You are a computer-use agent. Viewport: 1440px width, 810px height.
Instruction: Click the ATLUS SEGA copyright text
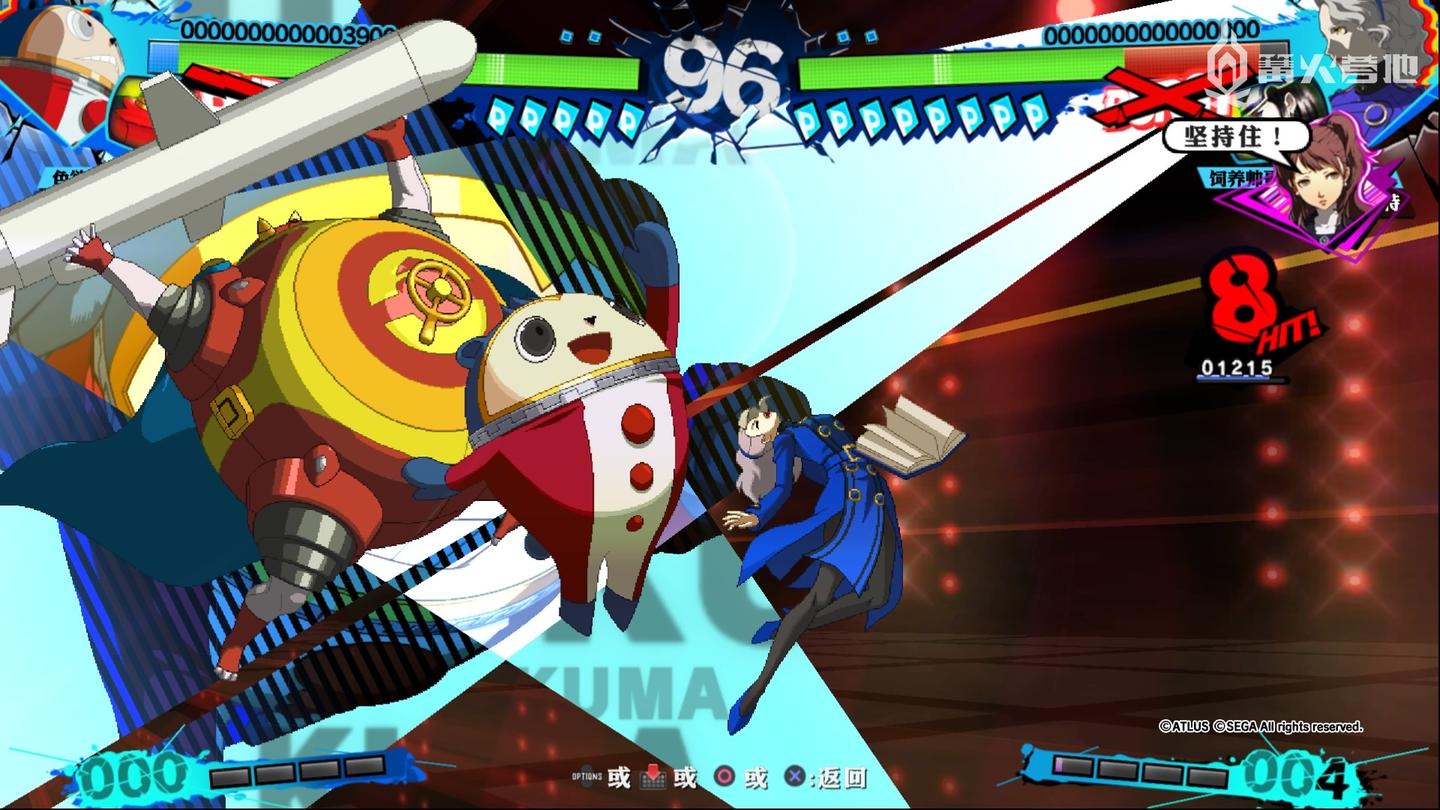click(x=1262, y=728)
